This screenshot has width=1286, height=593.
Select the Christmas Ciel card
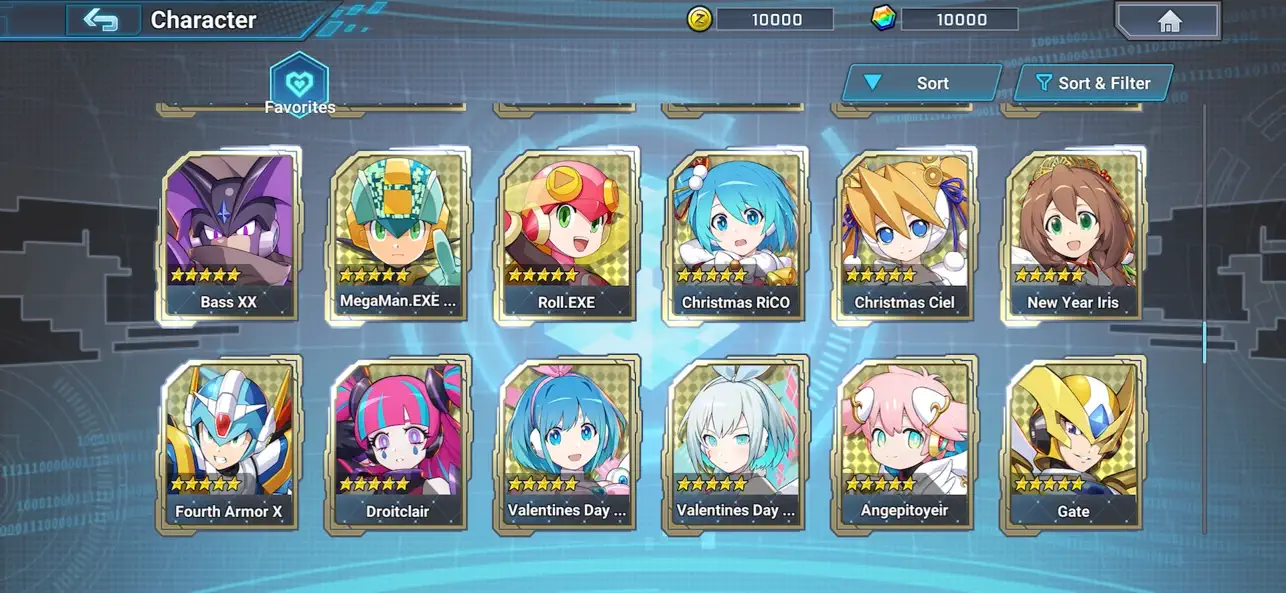(x=905, y=236)
